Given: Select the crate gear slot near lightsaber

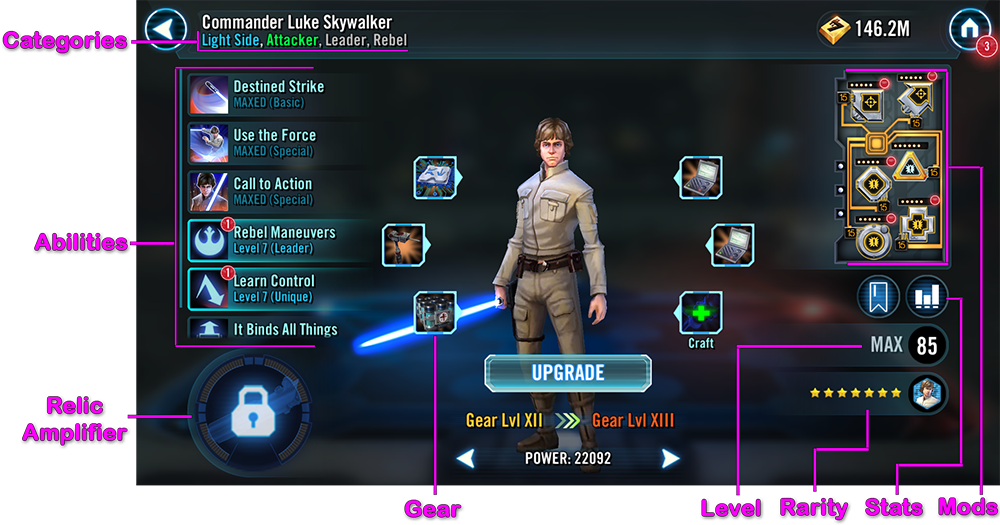Looking at the screenshot, I should tap(436, 312).
